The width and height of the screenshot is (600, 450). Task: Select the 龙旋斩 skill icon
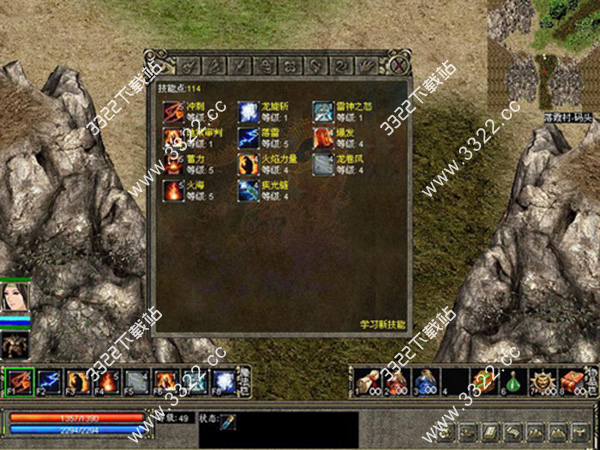coord(247,111)
